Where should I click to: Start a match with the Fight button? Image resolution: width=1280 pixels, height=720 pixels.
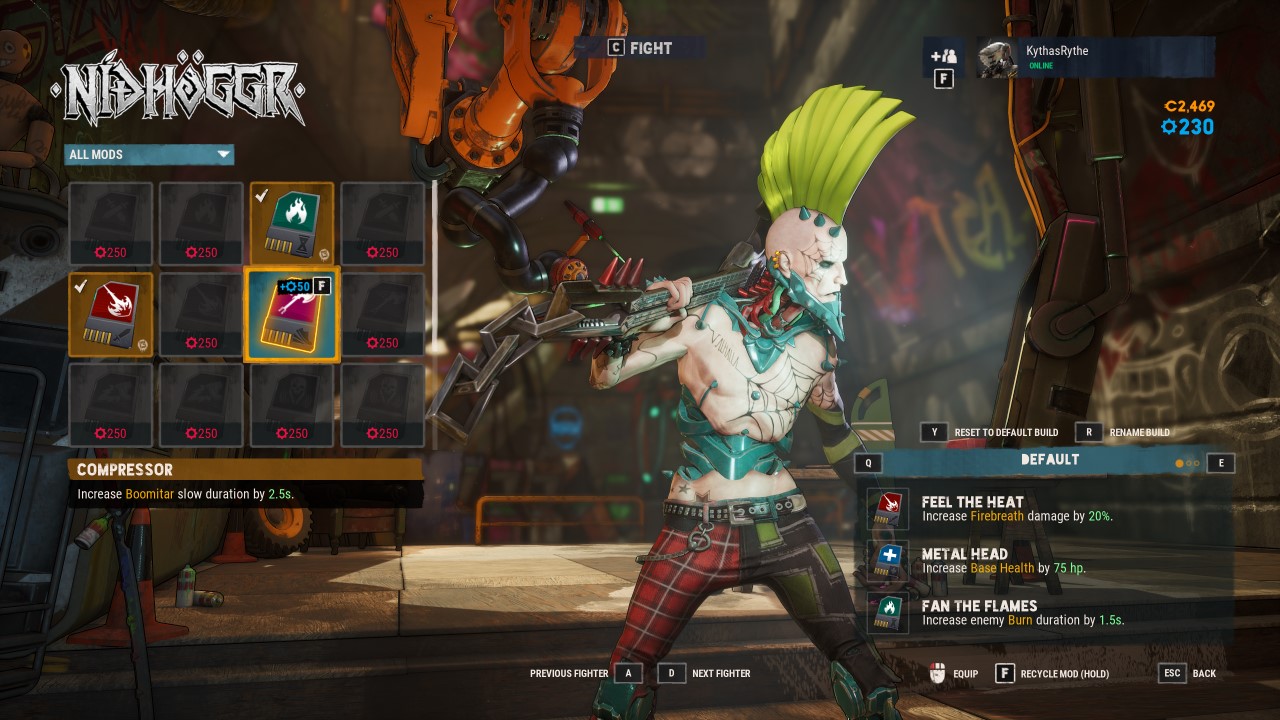click(640, 48)
